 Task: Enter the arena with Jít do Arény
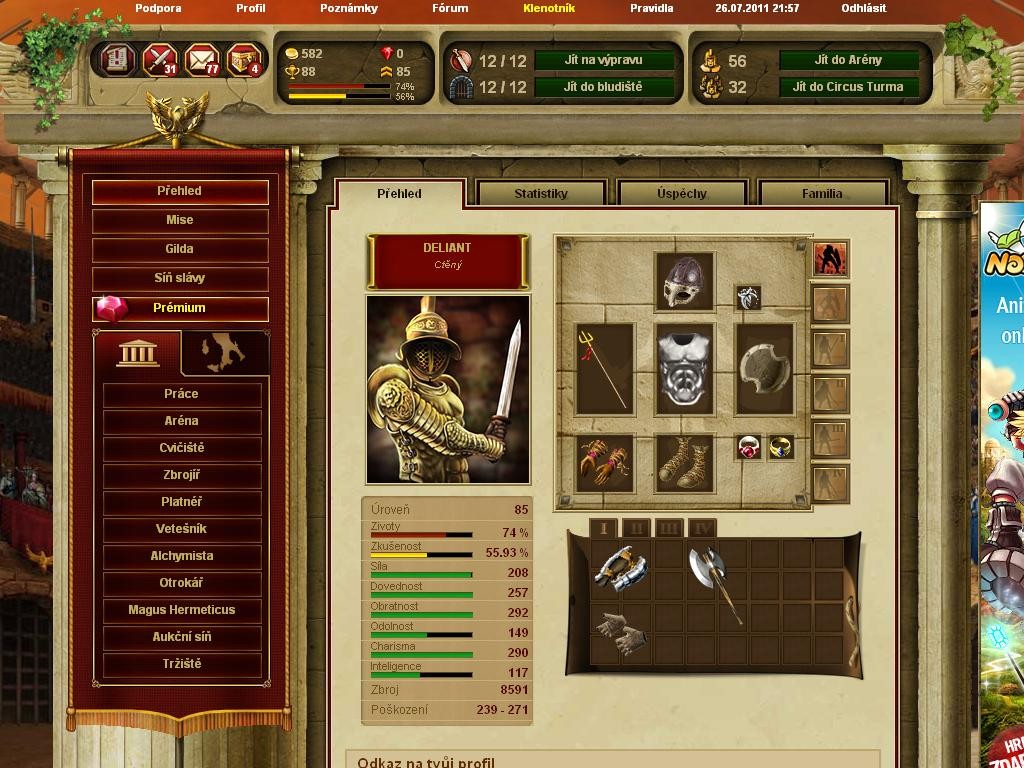click(x=848, y=60)
